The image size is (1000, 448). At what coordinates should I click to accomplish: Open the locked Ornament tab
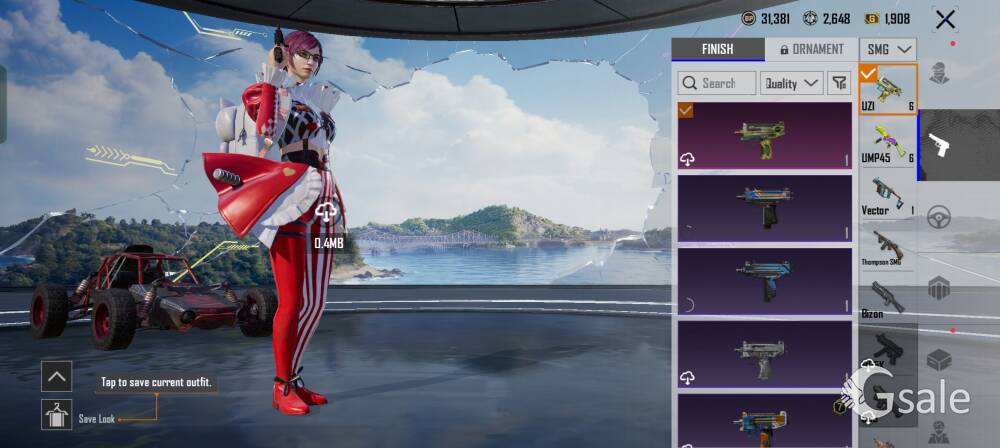[x=811, y=49]
